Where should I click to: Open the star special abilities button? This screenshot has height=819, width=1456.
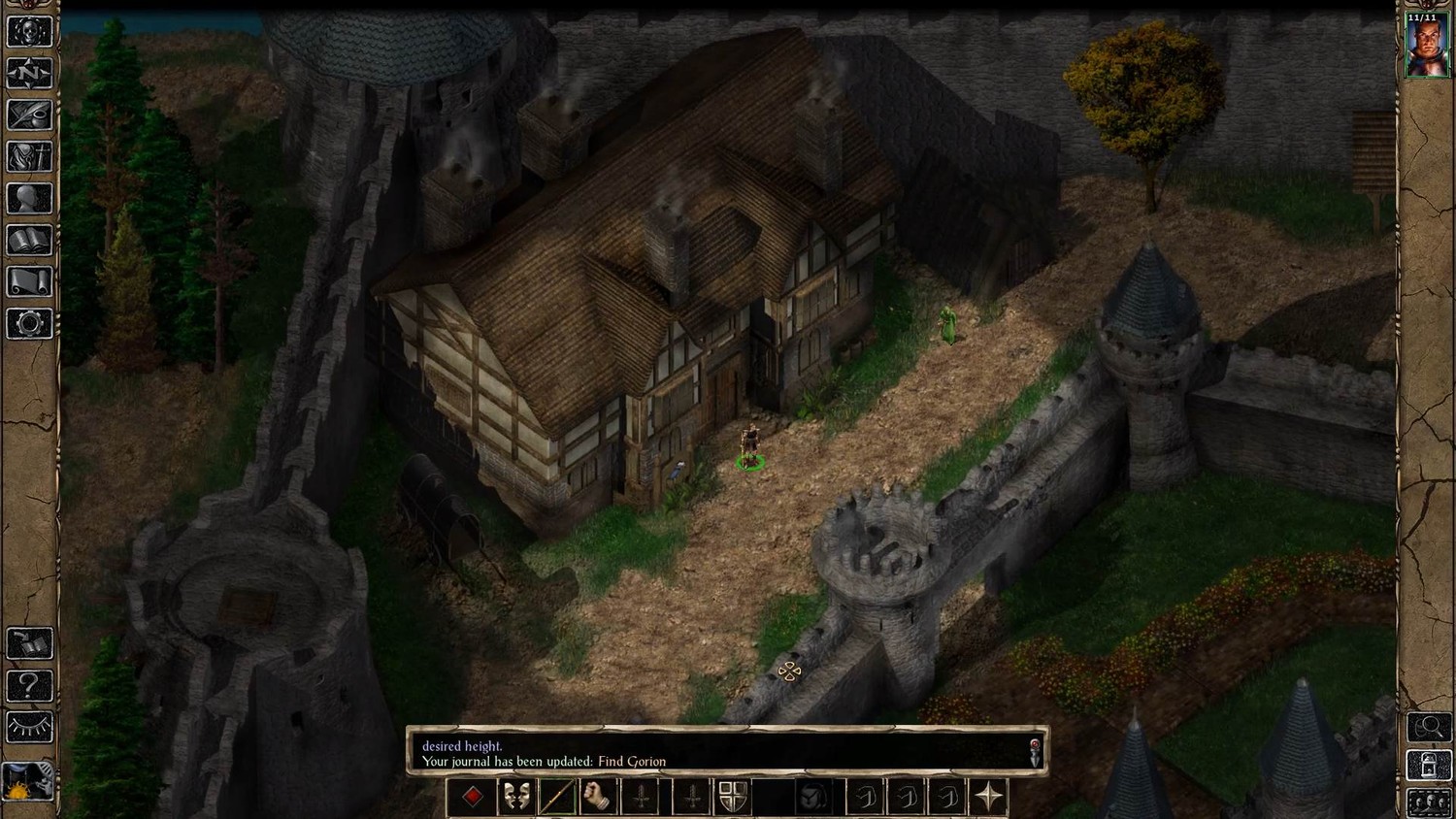[x=988, y=798]
